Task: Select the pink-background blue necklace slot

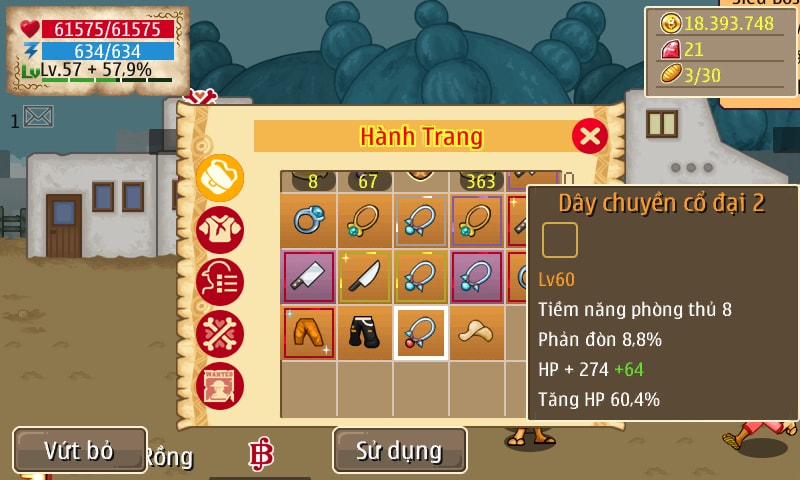Action: coord(476,277)
